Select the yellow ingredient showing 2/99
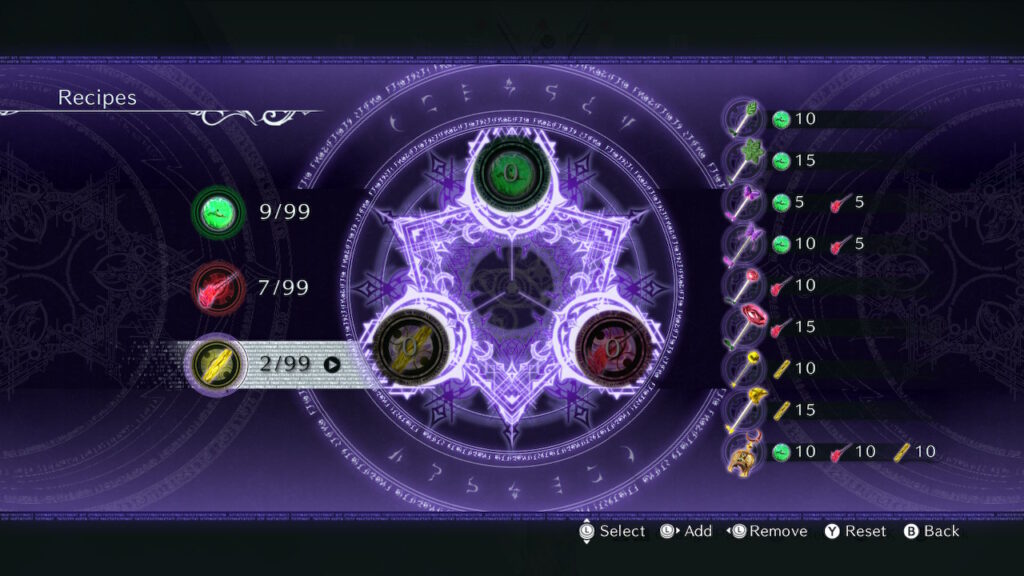The height and width of the screenshot is (576, 1024). (218, 365)
